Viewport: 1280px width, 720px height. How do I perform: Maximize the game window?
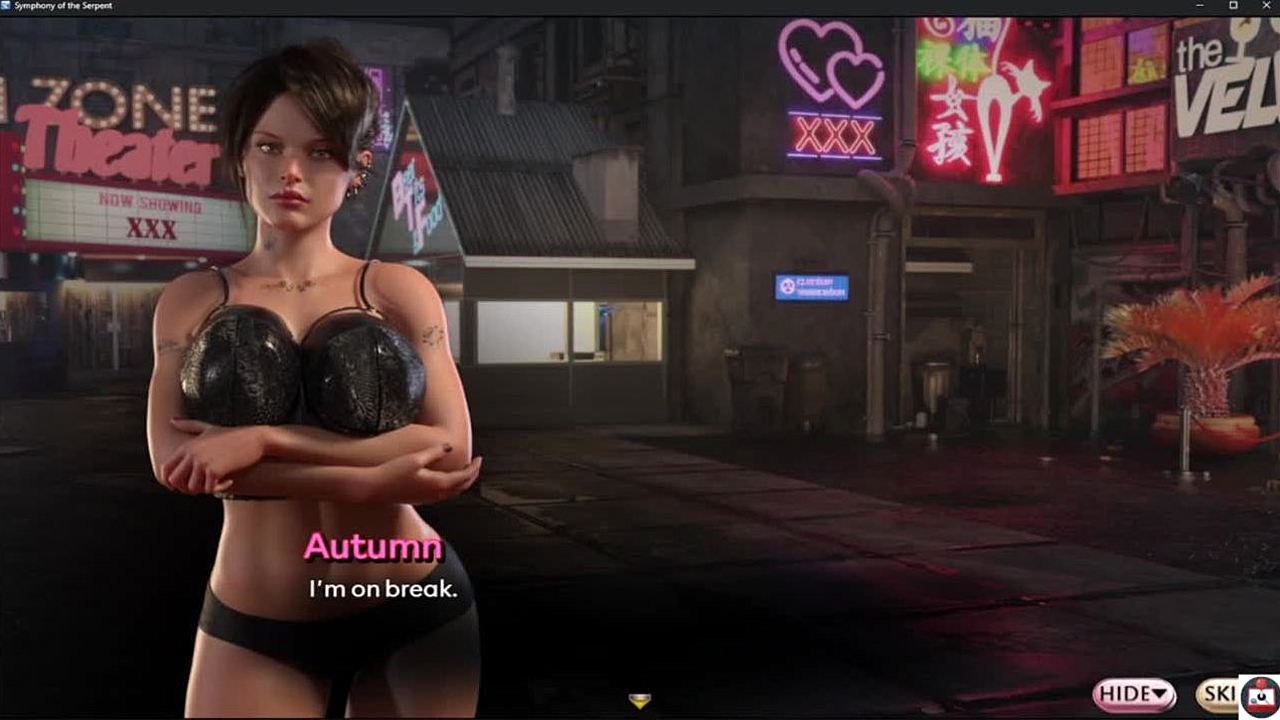click(1233, 6)
